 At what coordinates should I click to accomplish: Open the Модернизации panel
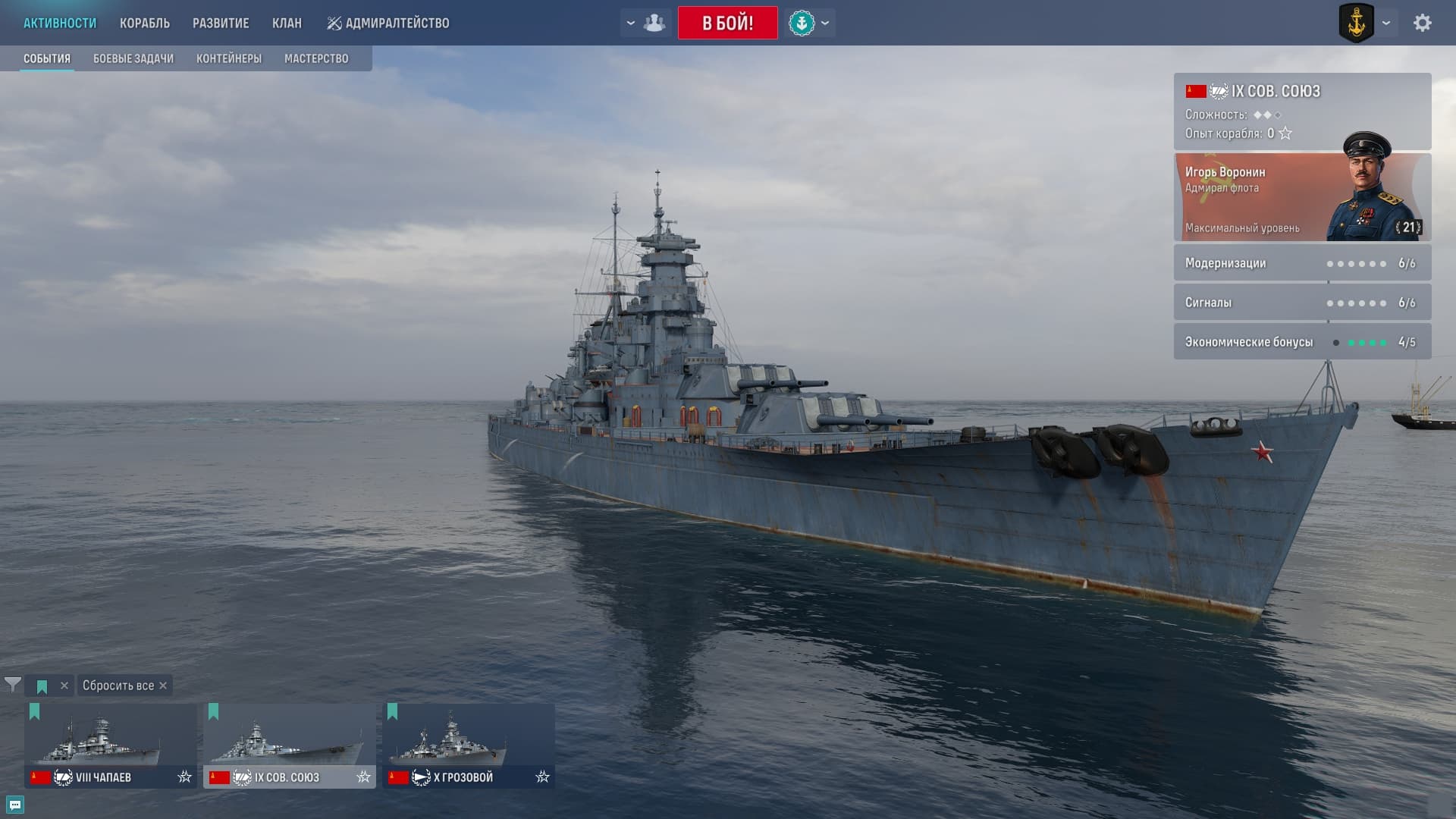(x=1301, y=263)
